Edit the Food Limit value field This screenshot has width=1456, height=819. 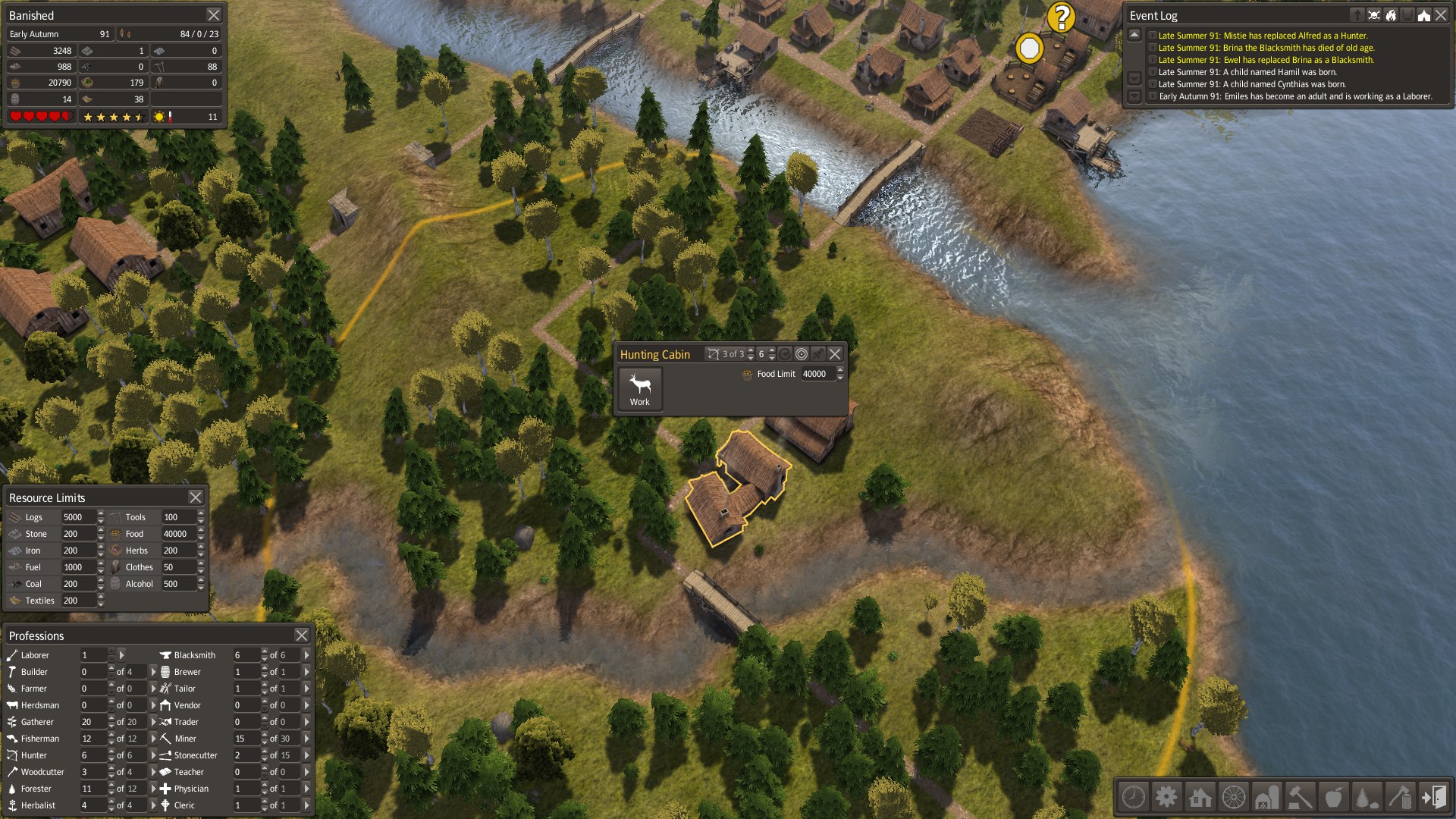coord(817,374)
